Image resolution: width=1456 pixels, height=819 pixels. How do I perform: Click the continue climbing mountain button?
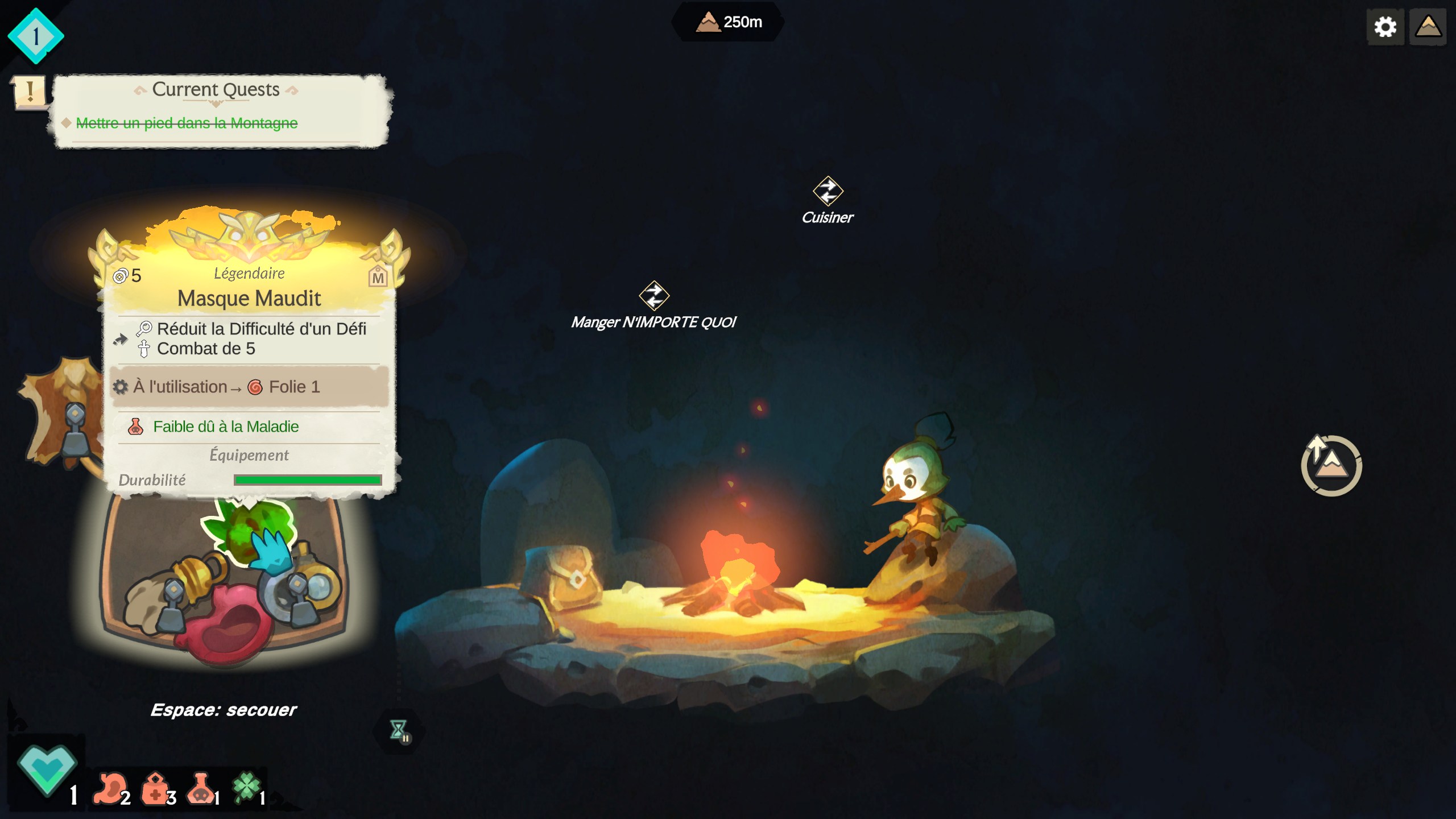pos(1331,466)
